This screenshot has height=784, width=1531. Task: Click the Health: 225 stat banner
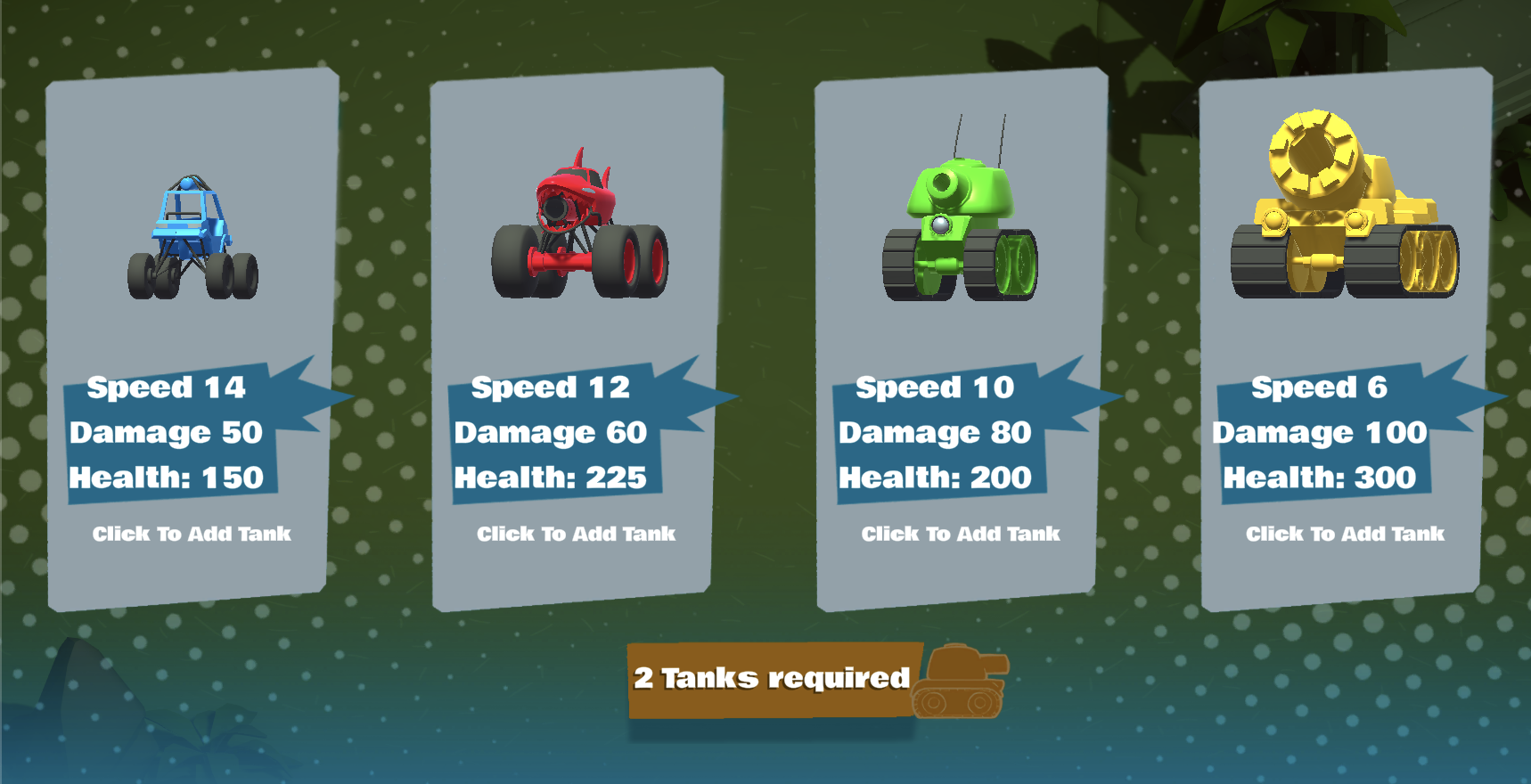(551, 477)
